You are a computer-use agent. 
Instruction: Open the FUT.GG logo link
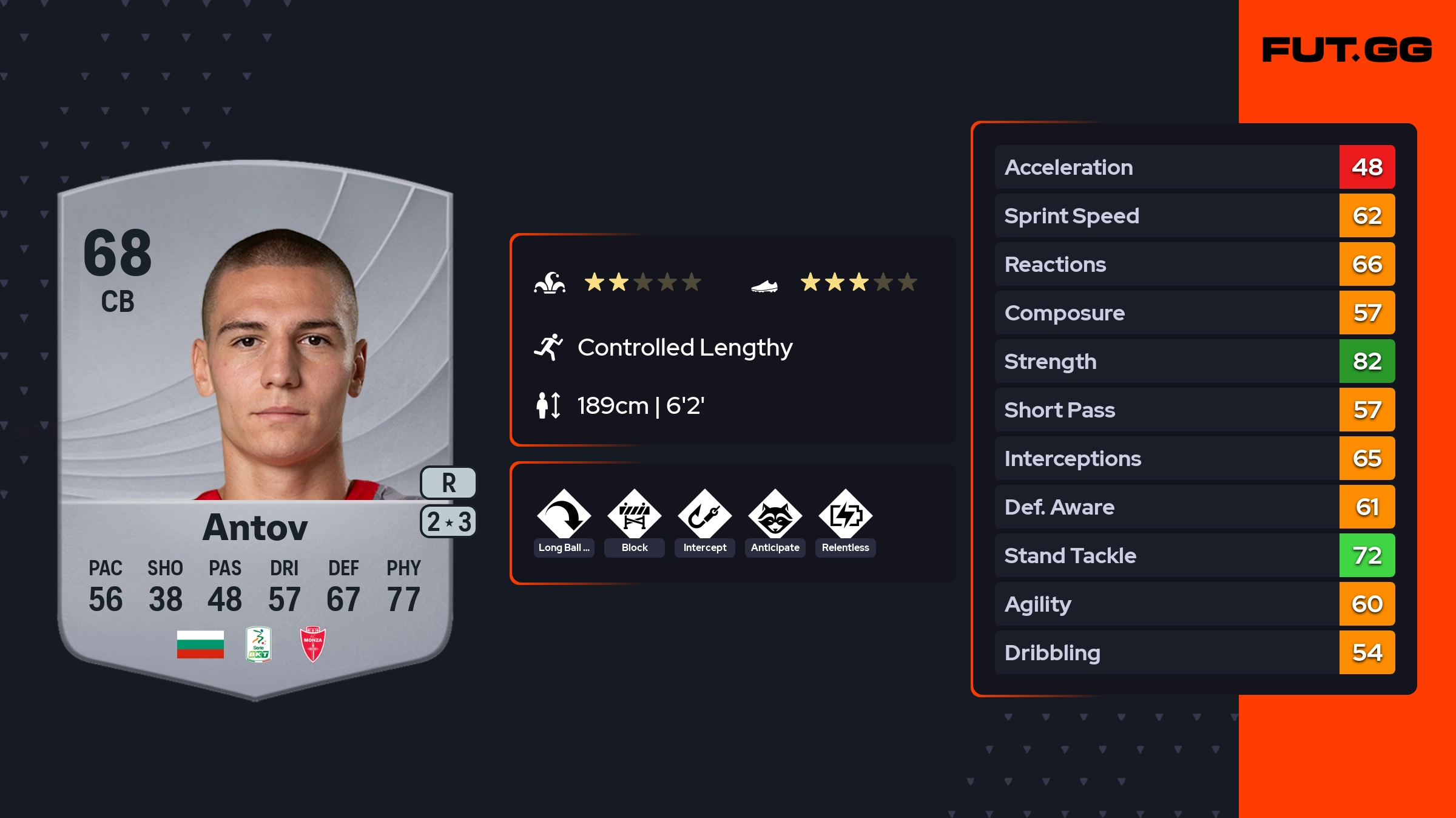click(x=1347, y=50)
